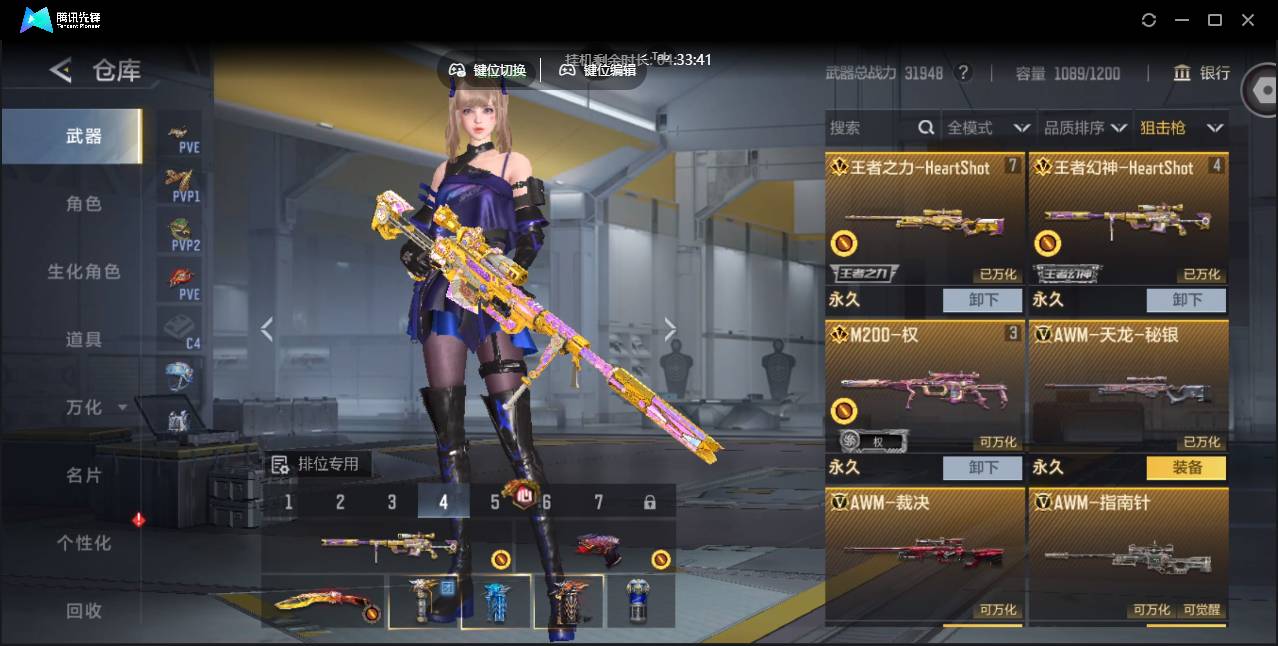
Task: Open the 品质排序 sort dropdown
Action: [1085, 128]
